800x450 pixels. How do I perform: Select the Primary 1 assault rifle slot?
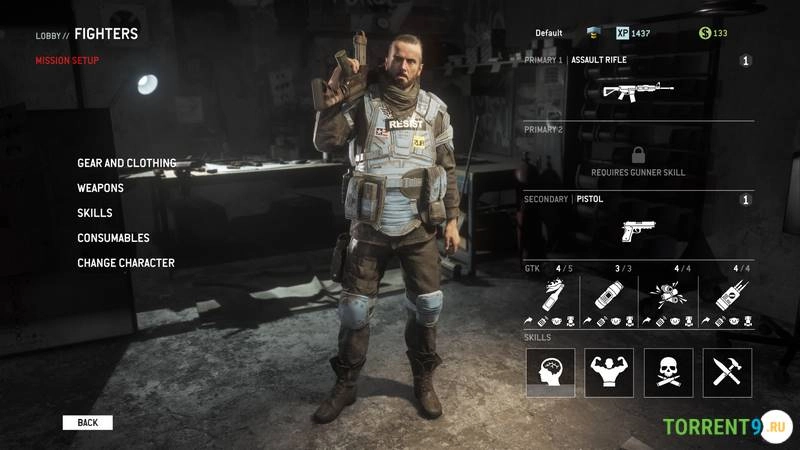(x=638, y=89)
